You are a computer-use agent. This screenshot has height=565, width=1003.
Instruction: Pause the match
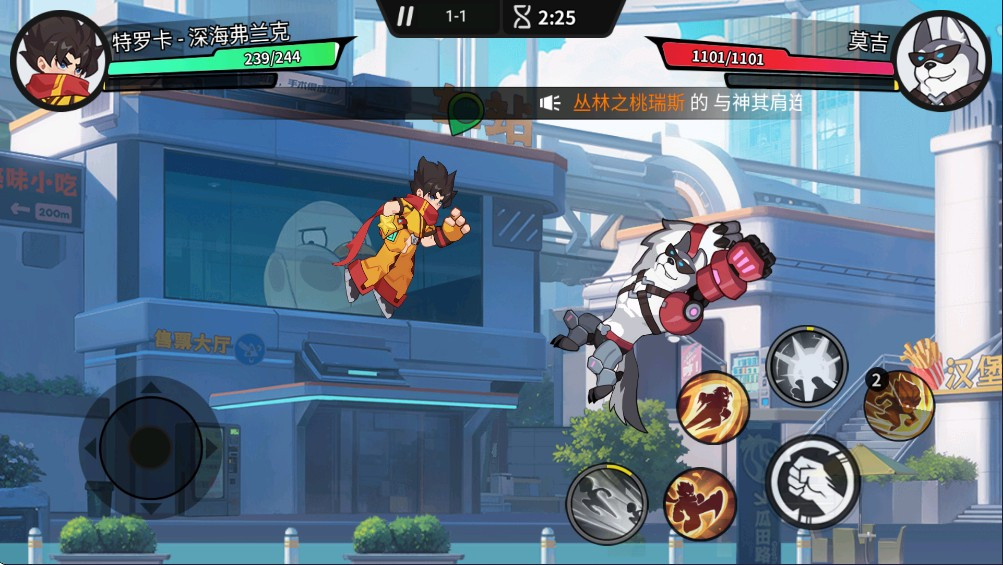click(405, 16)
